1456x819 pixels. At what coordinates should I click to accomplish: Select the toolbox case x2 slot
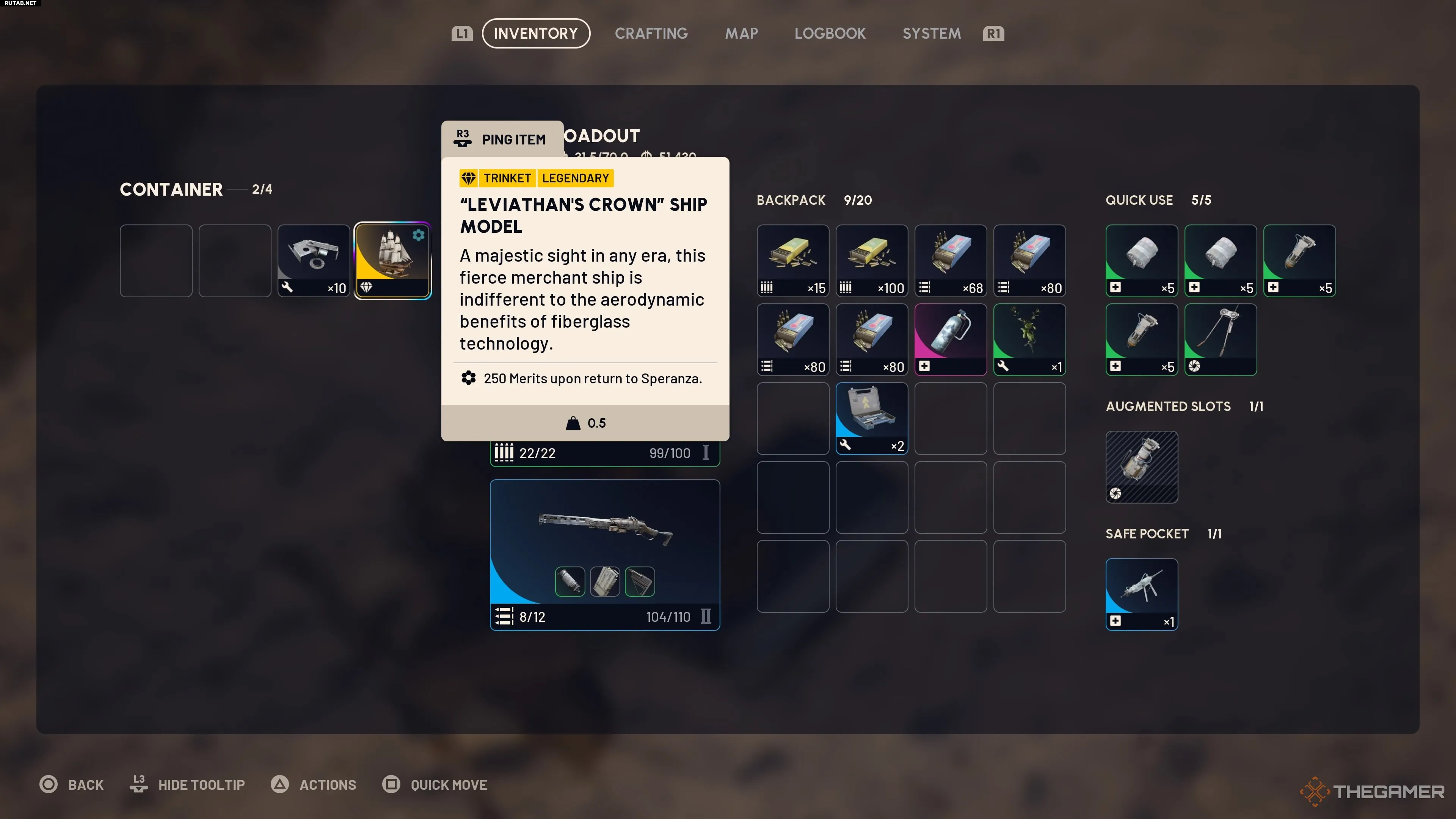pos(872,418)
